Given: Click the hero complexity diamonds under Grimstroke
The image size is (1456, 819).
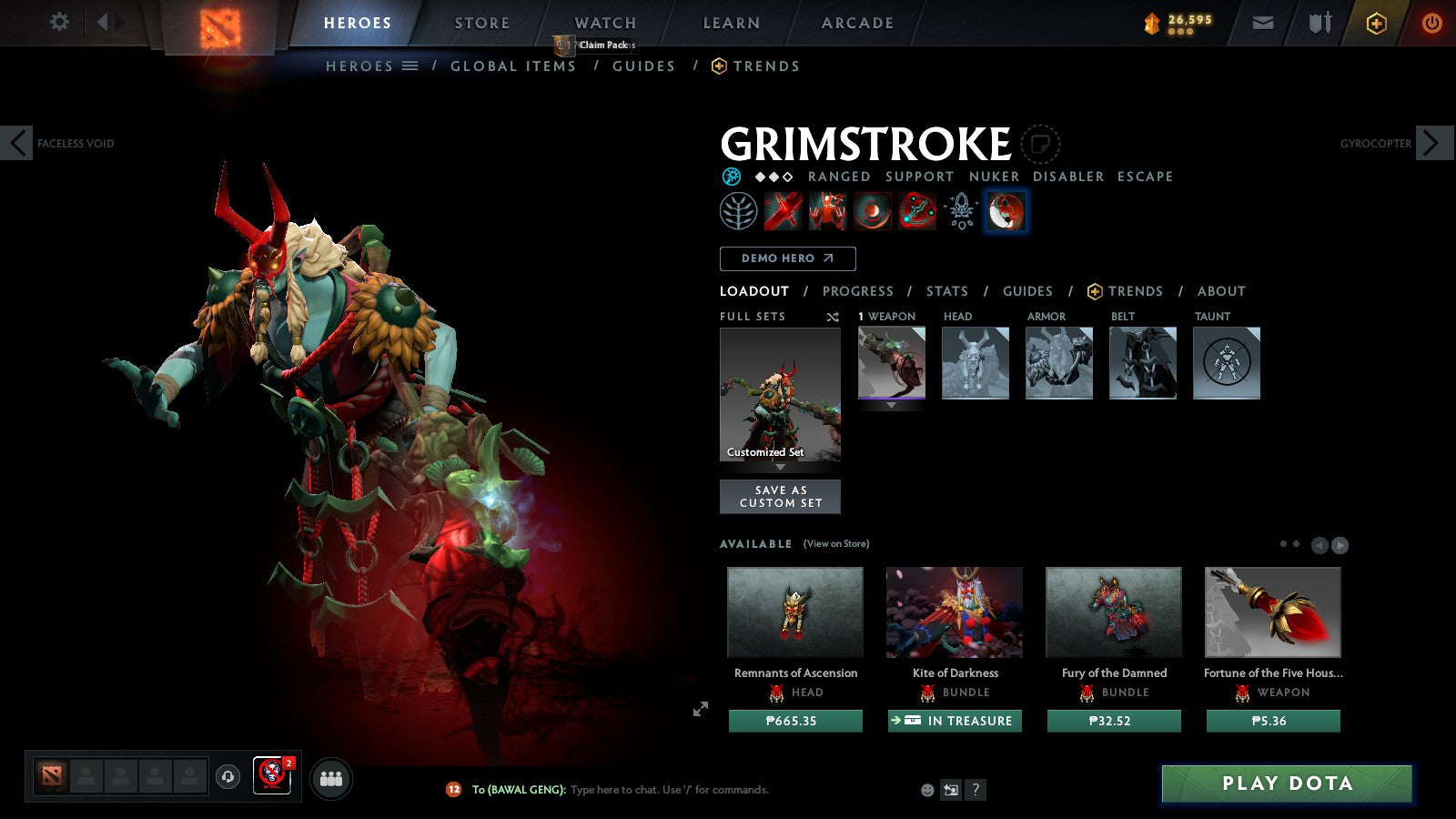Looking at the screenshot, I should coord(774,177).
